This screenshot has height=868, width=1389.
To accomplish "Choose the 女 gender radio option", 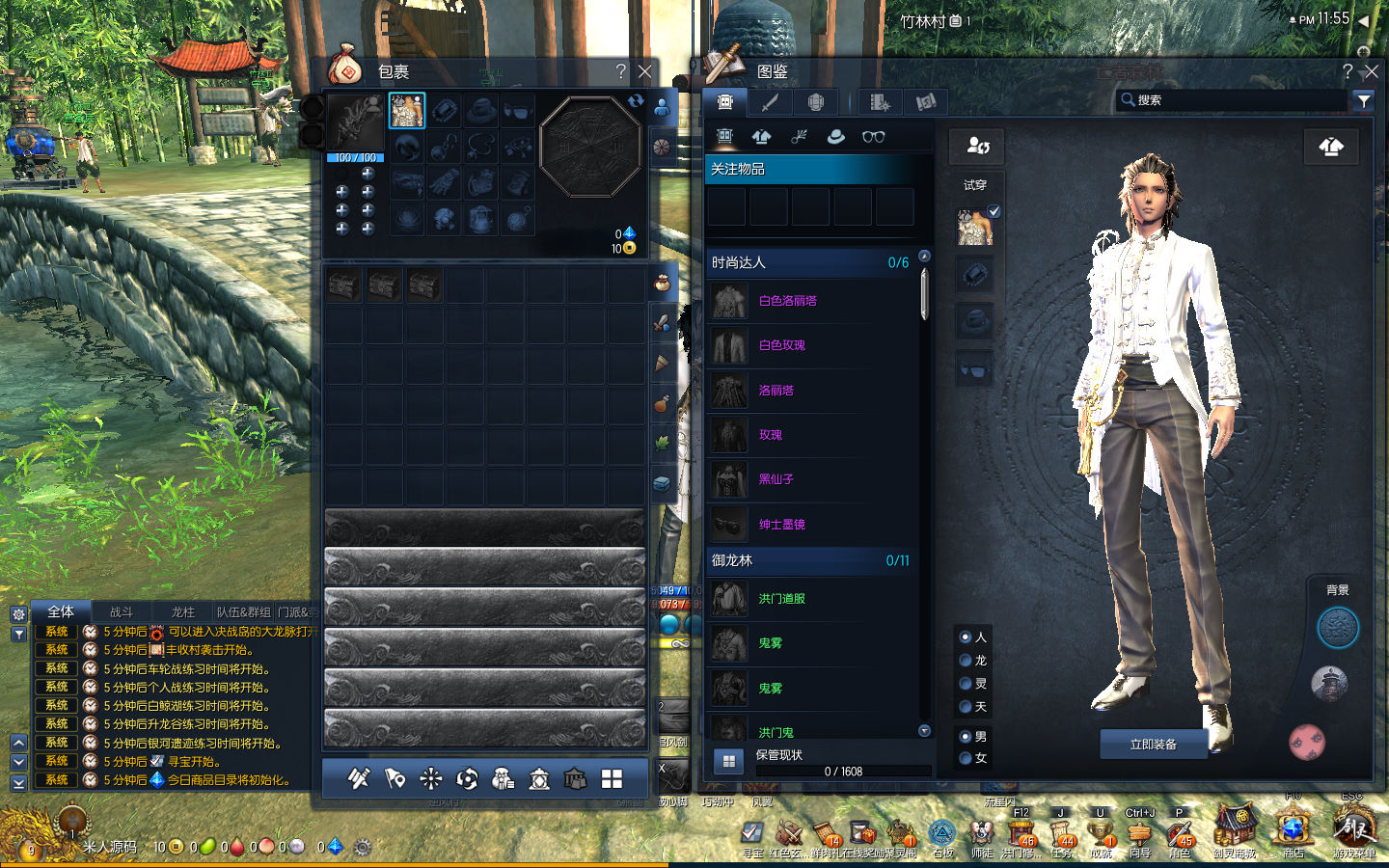I will [x=966, y=758].
